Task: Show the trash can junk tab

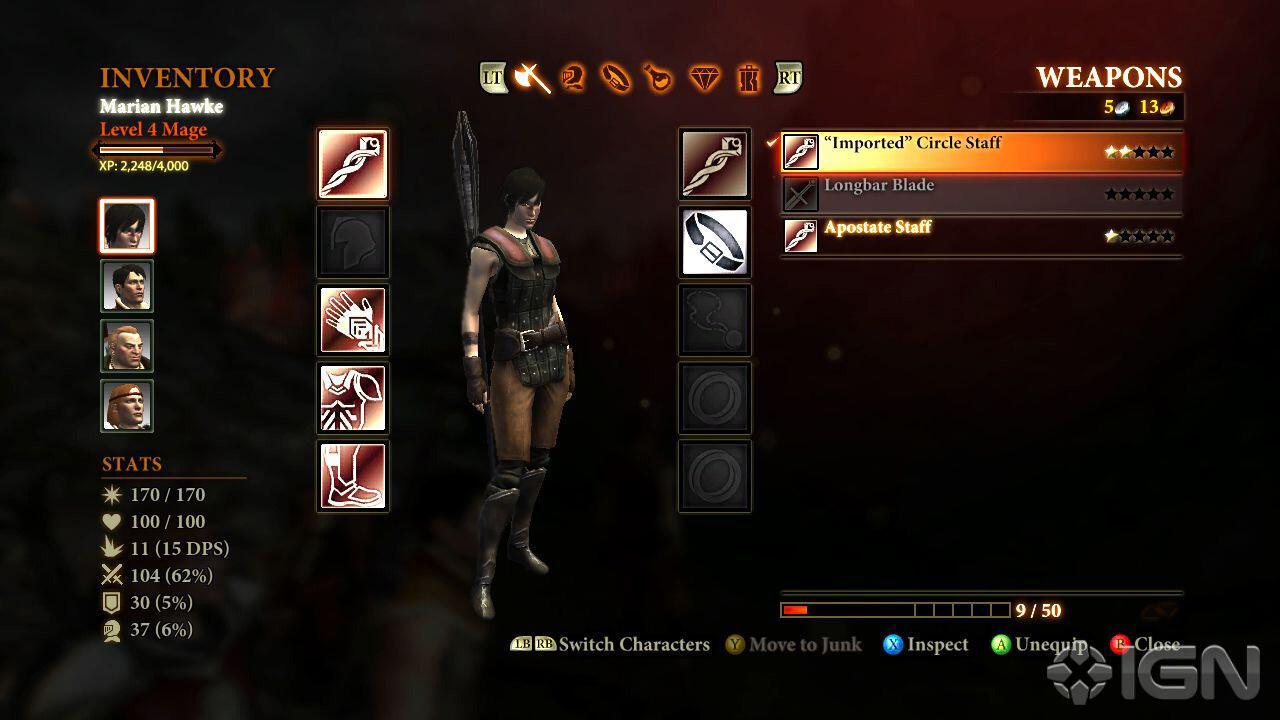Action: [x=749, y=77]
